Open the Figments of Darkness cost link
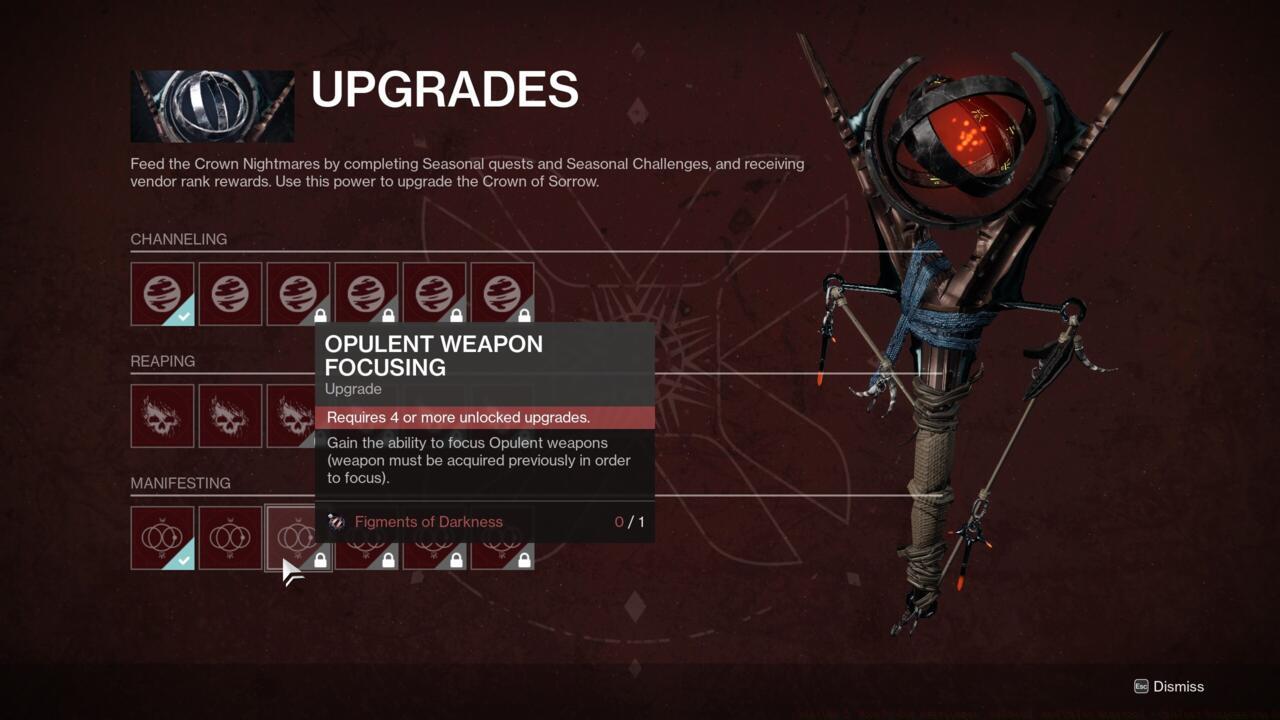 click(428, 521)
